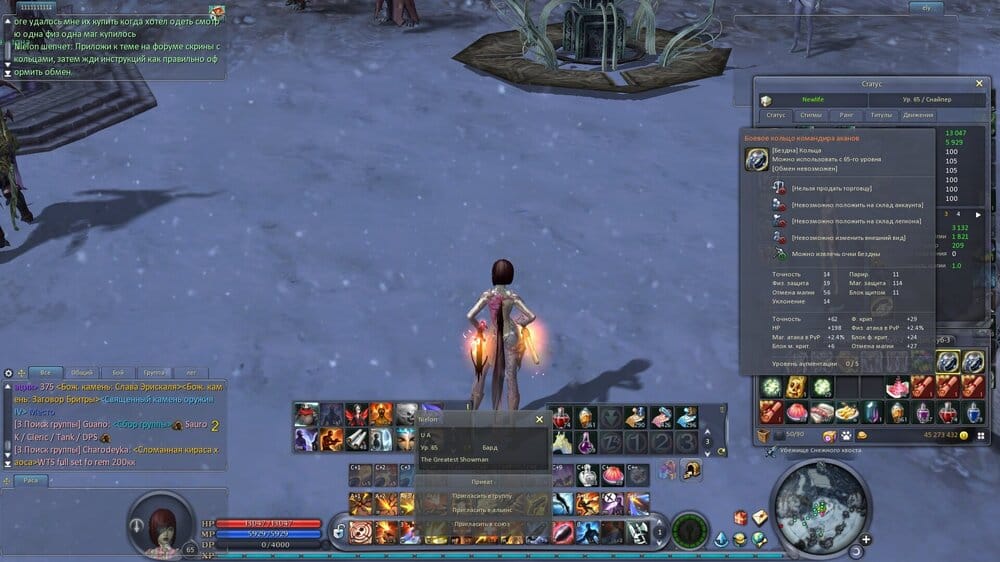Select "Пригласить в альянс" option

(x=482, y=509)
